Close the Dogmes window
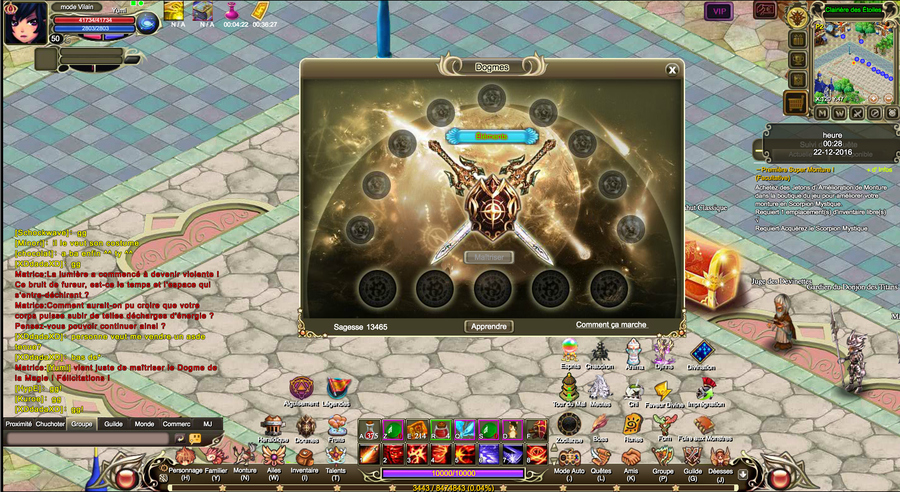Viewport: 900px width, 492px height. (x=673, y=70)
